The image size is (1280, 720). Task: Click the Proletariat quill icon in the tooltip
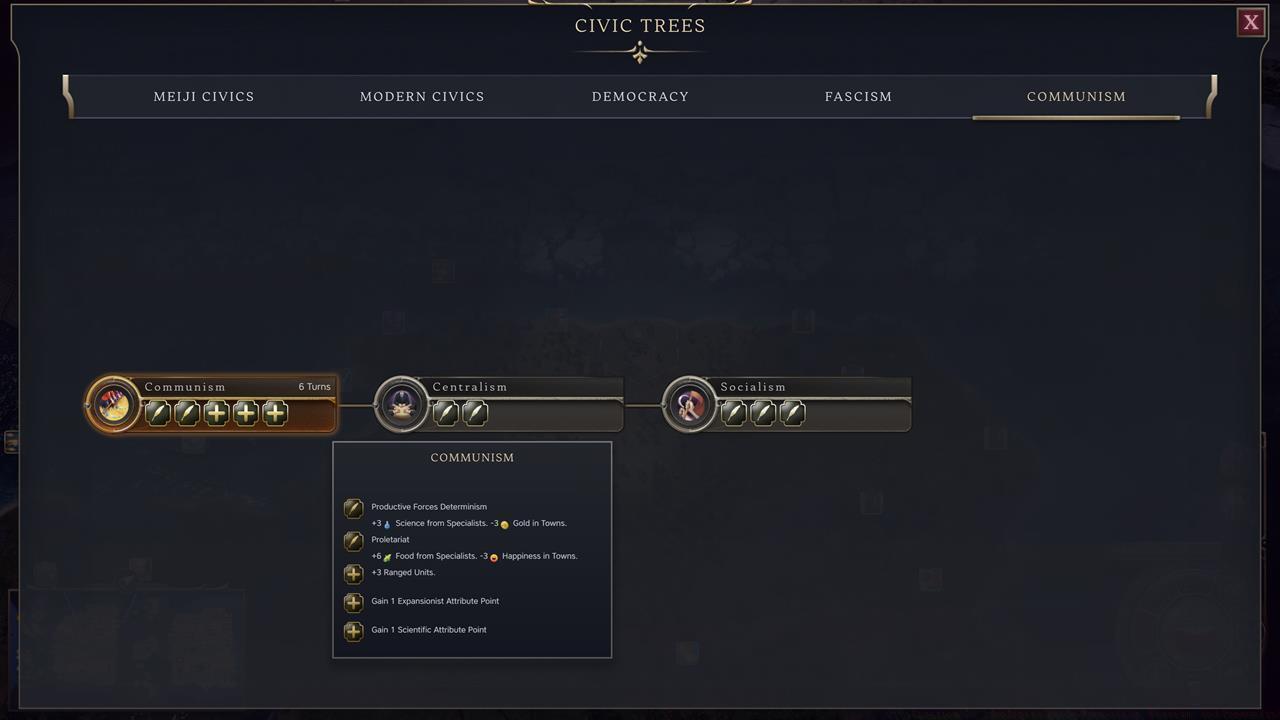(x=353, y=541)
